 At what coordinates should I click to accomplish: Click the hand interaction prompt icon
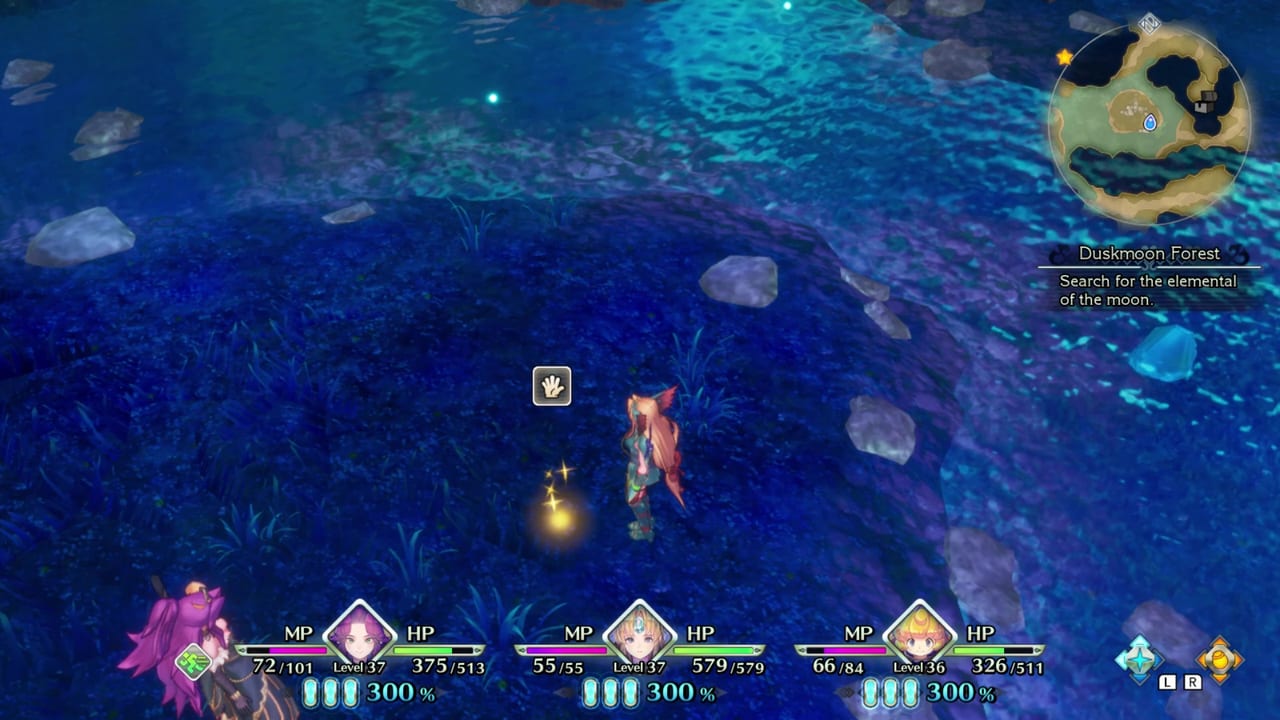click(552, 387)
